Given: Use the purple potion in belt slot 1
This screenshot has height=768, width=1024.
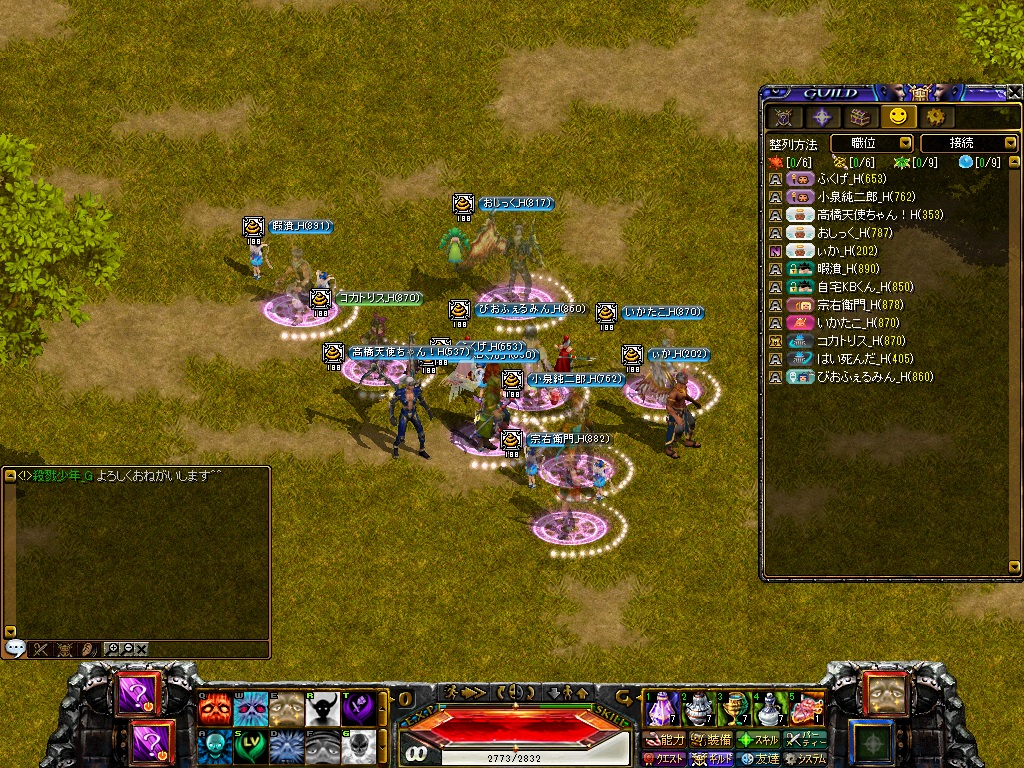Looking at the screenshot, I should coord(661,709).
